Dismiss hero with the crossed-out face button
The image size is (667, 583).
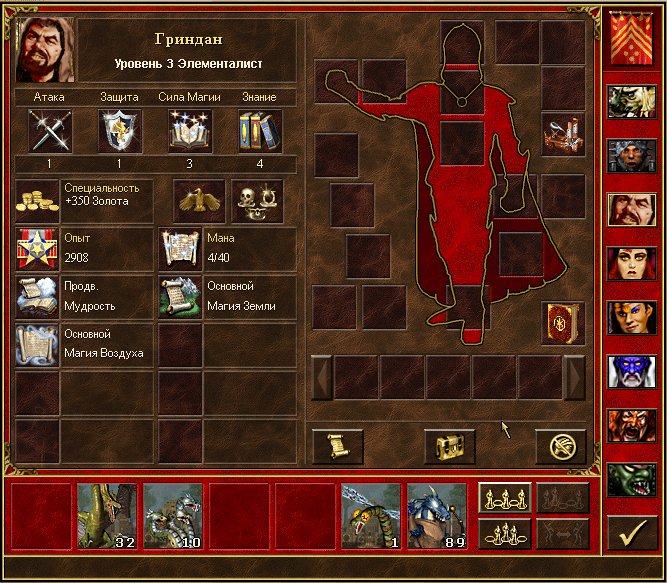(560, 446)
